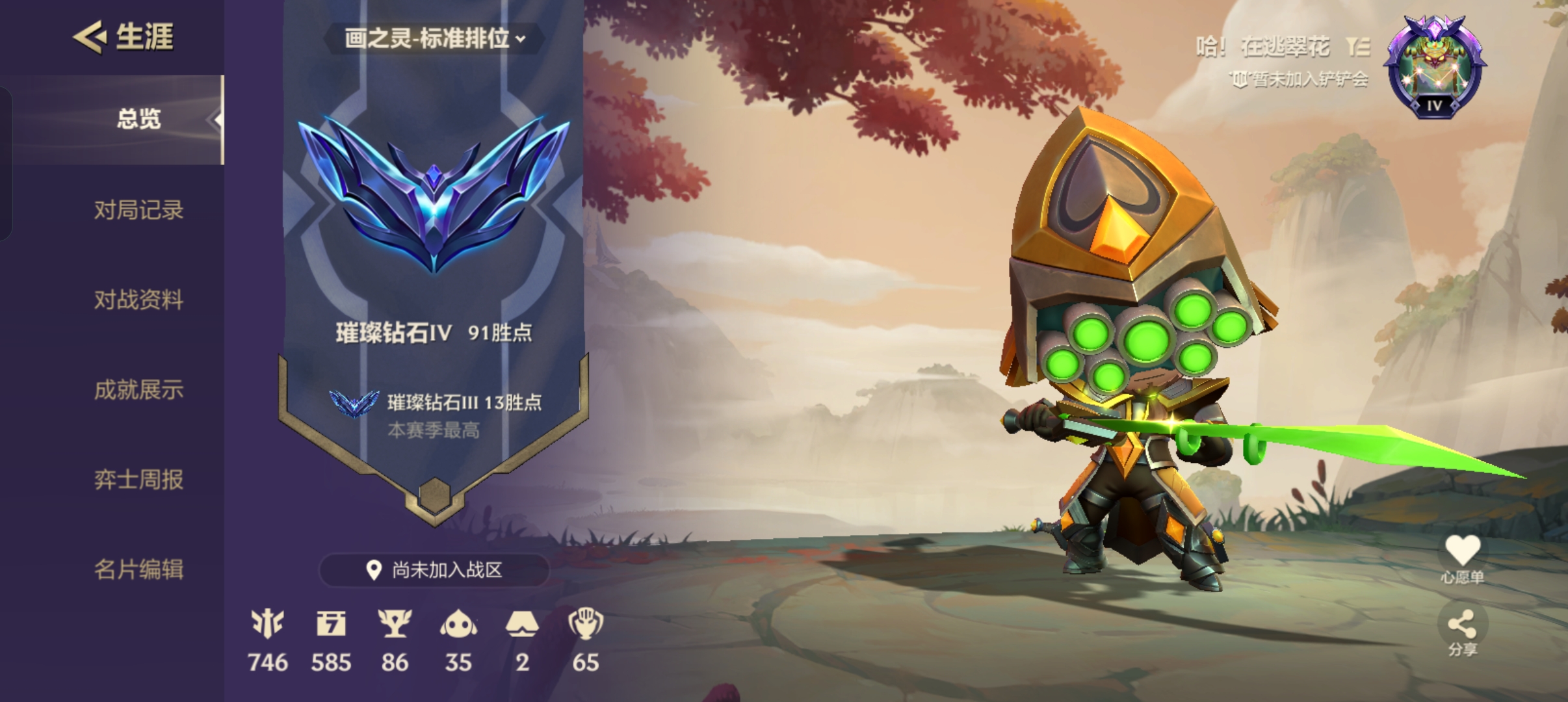This screenshot has width=1568, height=702.
Task: Click the trophy stat icon showing 86
Action: tap(395, 624)
